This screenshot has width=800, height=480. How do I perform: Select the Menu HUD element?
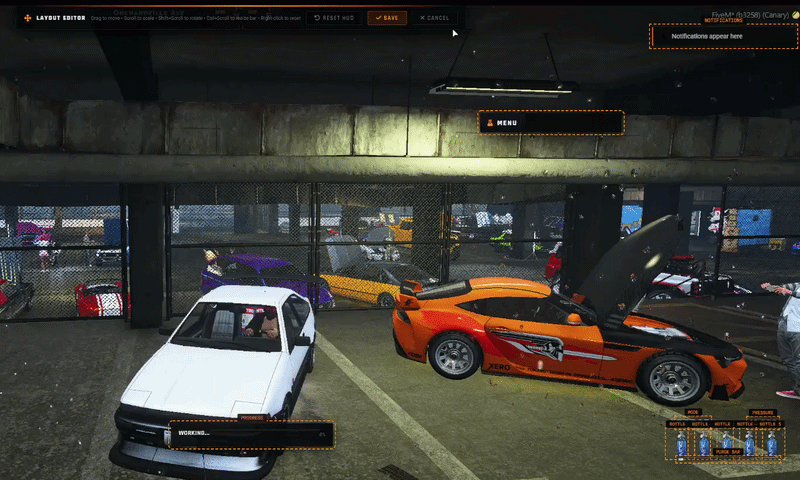(x=551, y=123)
